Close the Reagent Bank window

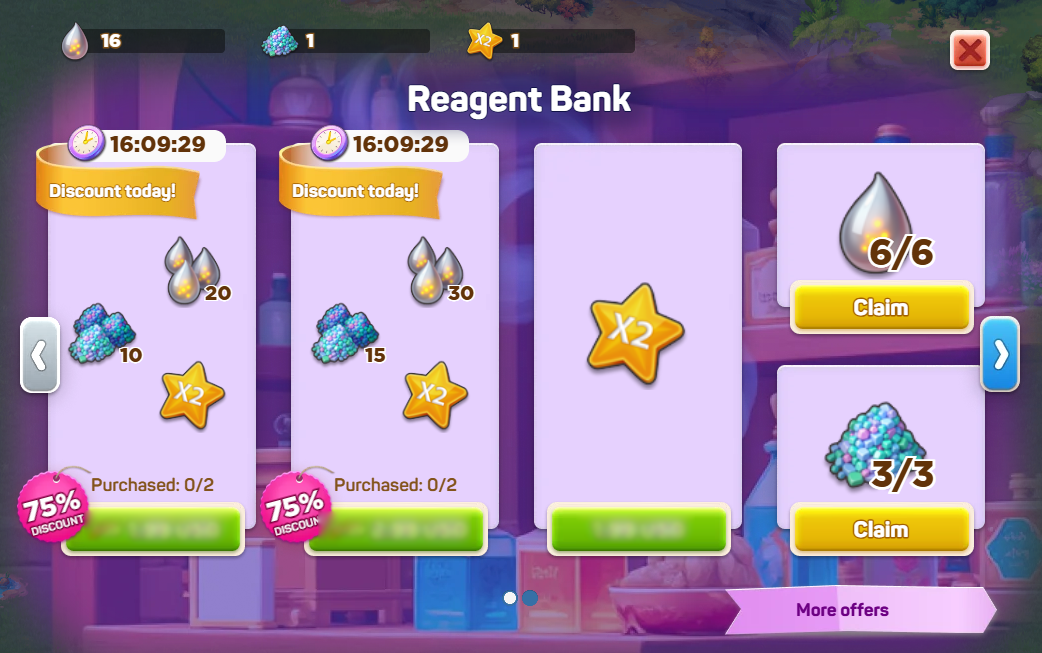coord(969,50)
